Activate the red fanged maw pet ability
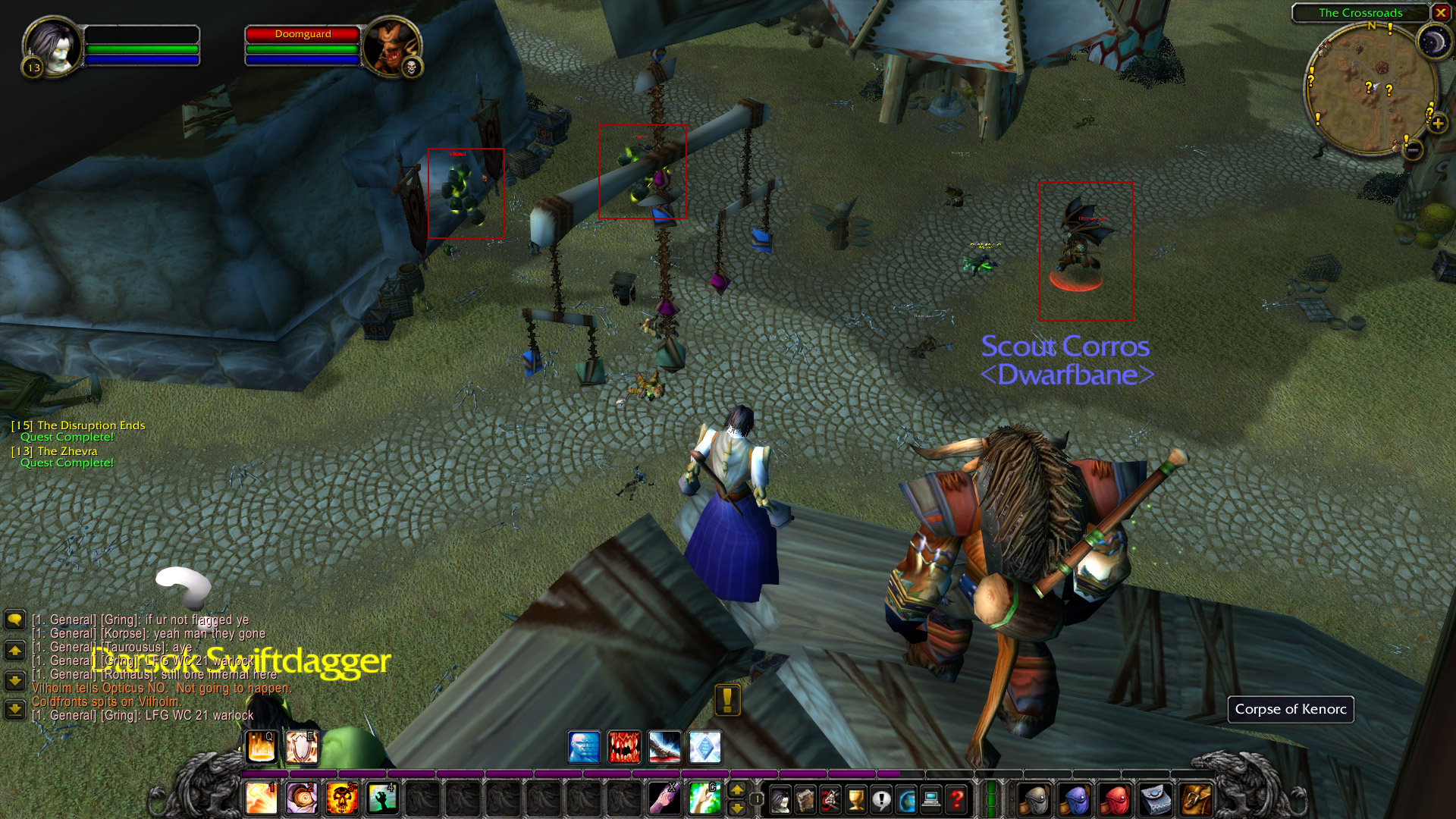 (x=624, y=747)
